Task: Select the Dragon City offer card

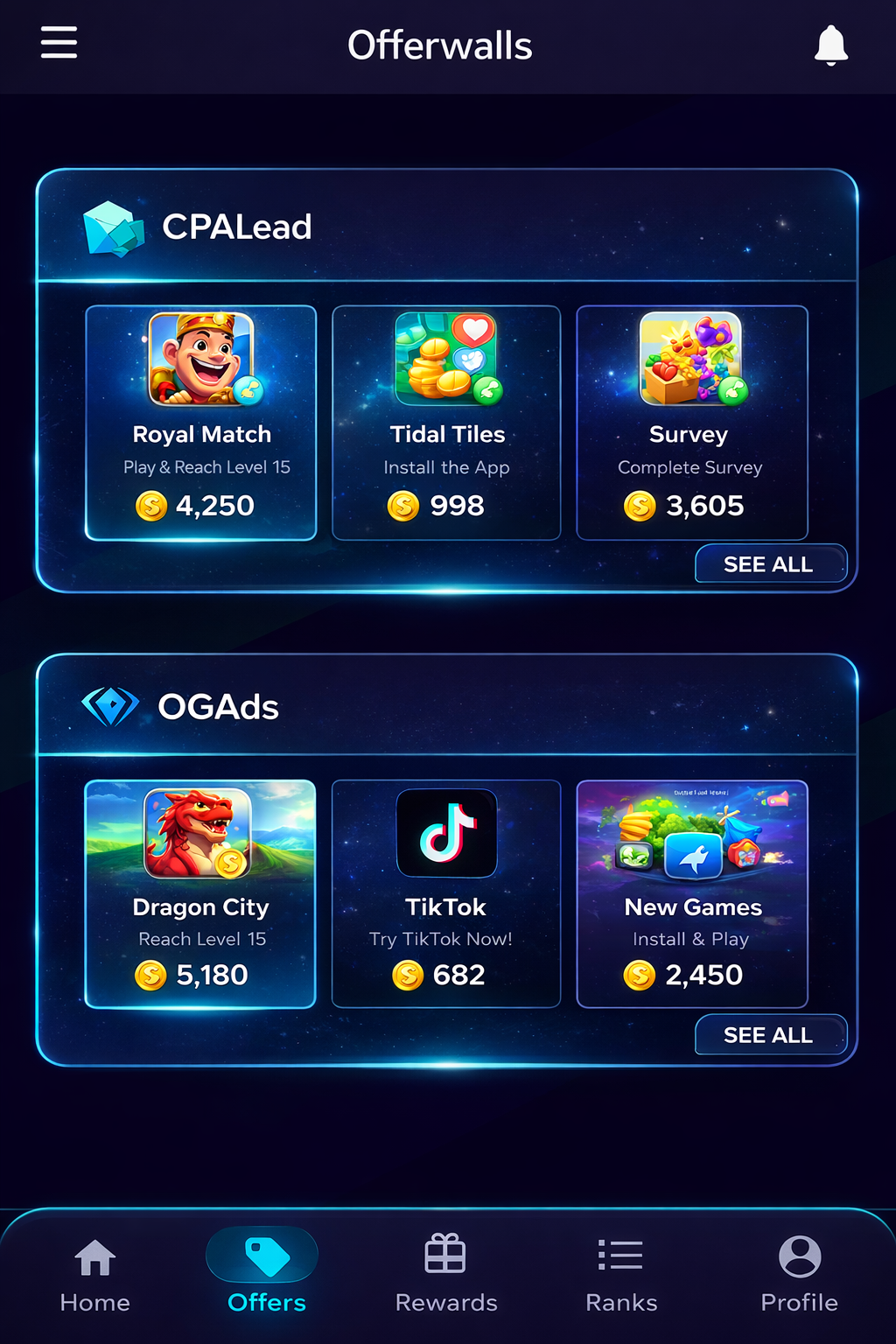Action: tap(200, 893)
